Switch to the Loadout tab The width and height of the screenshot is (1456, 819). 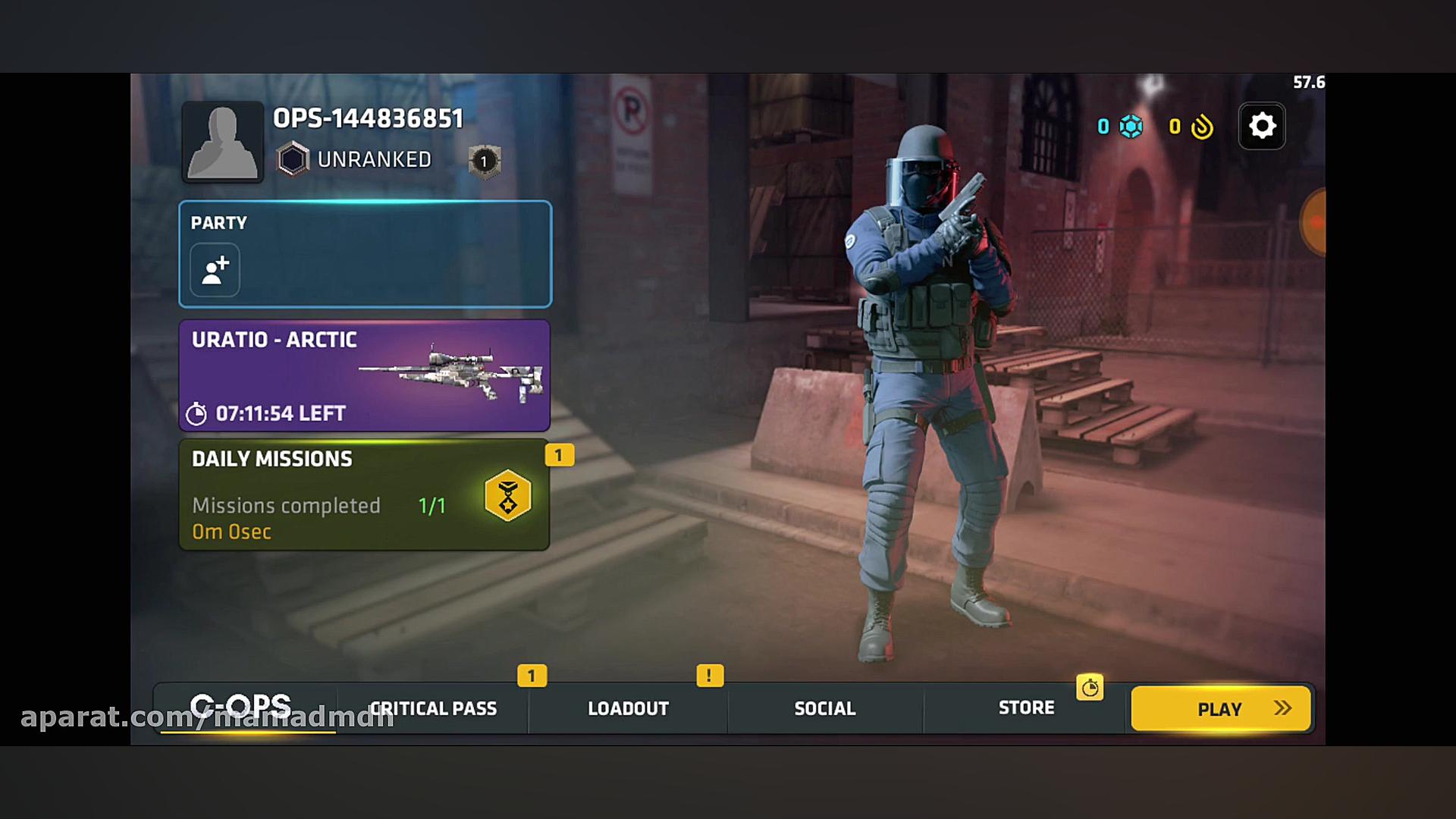627,708
